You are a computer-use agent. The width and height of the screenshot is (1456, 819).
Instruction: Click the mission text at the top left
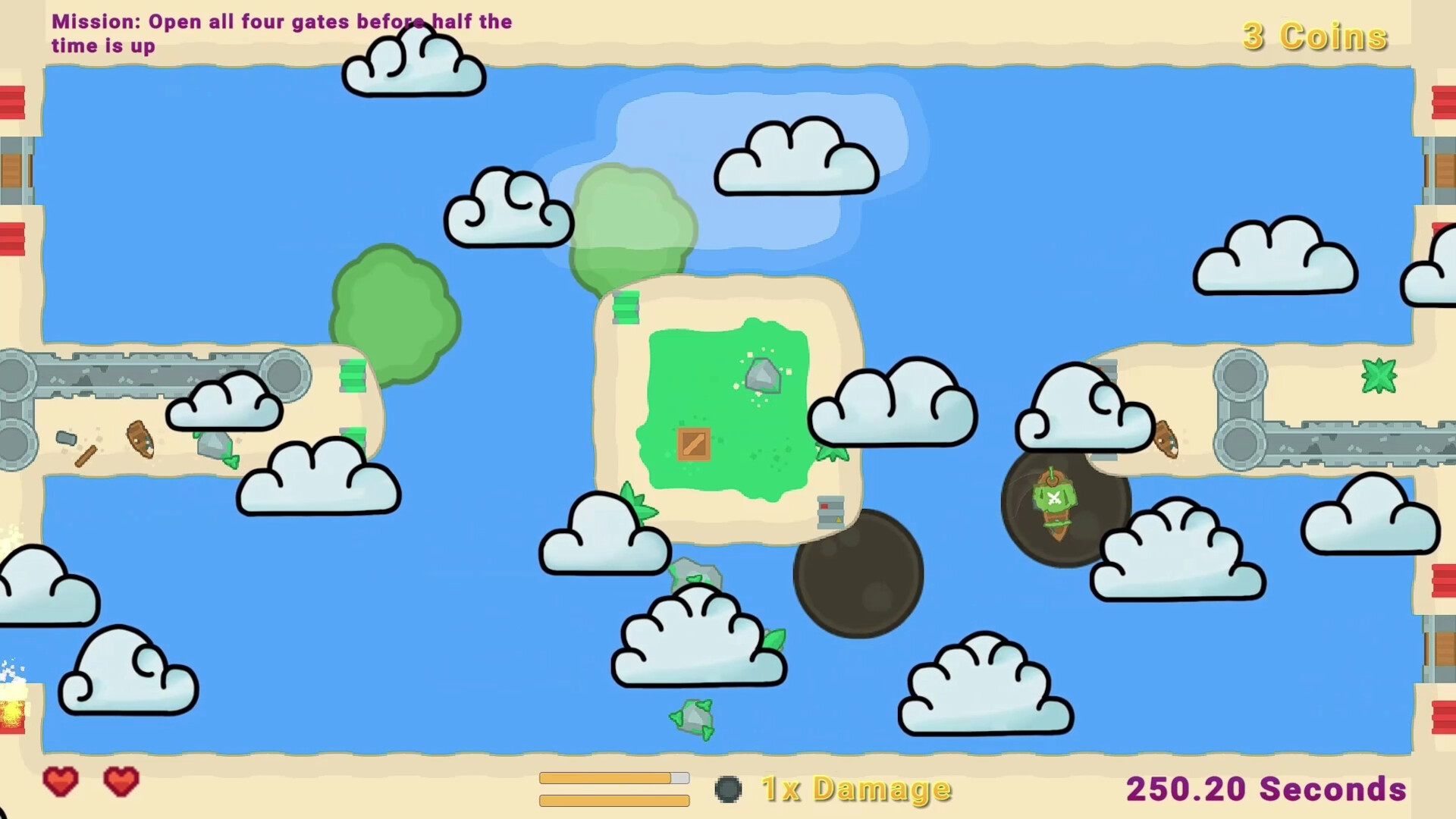point(281,33)
